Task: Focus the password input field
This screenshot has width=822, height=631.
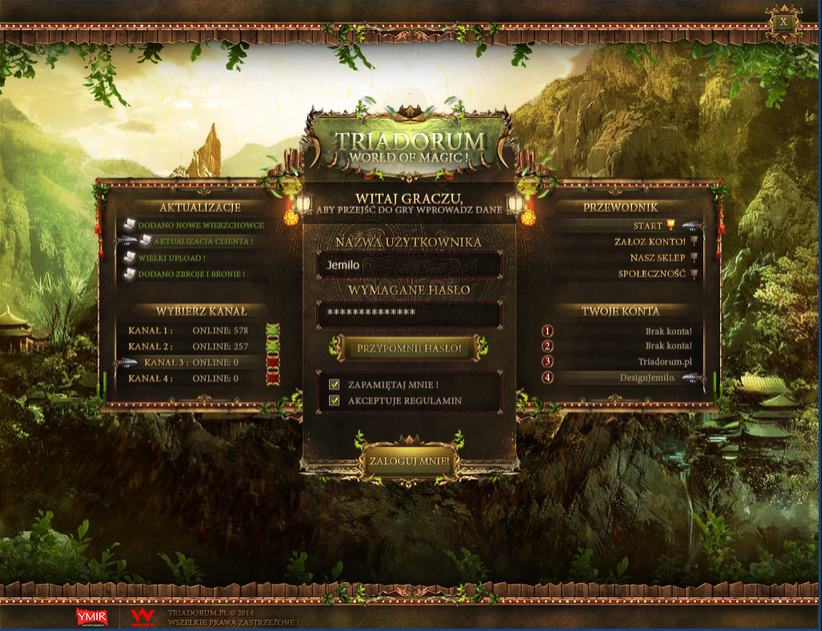Action: pos(408,314)
